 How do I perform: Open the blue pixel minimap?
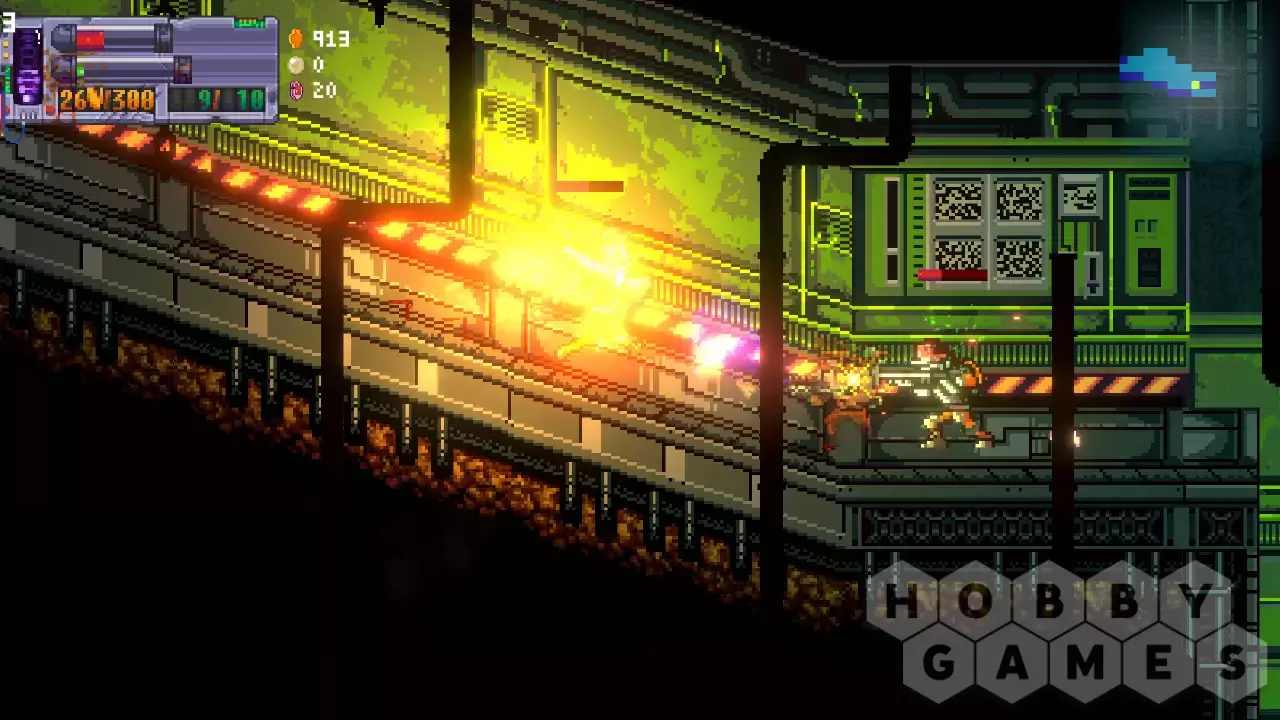pos(1167,73)
